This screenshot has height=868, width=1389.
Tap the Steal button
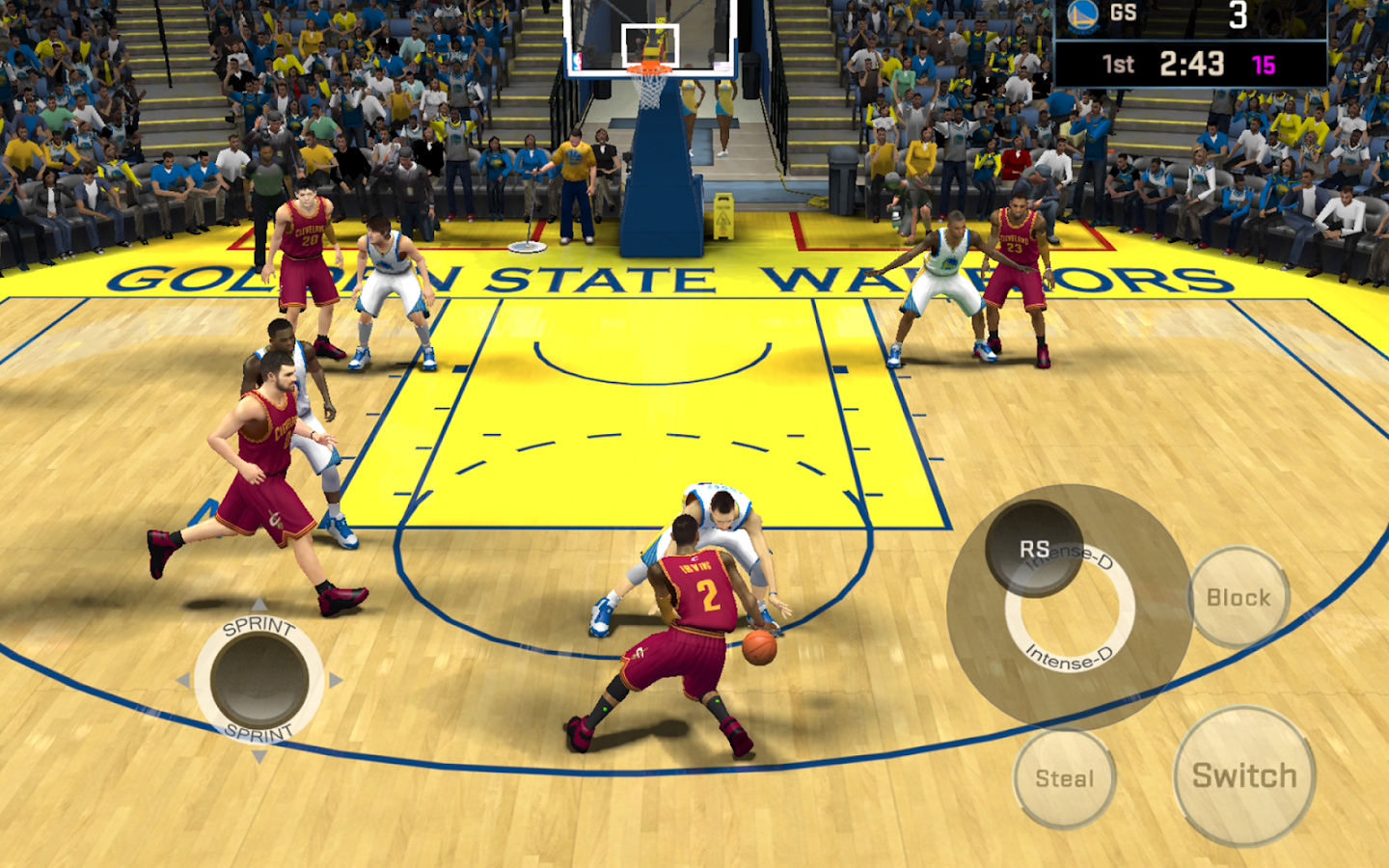pyautogui.click(x=1064, y=777)
